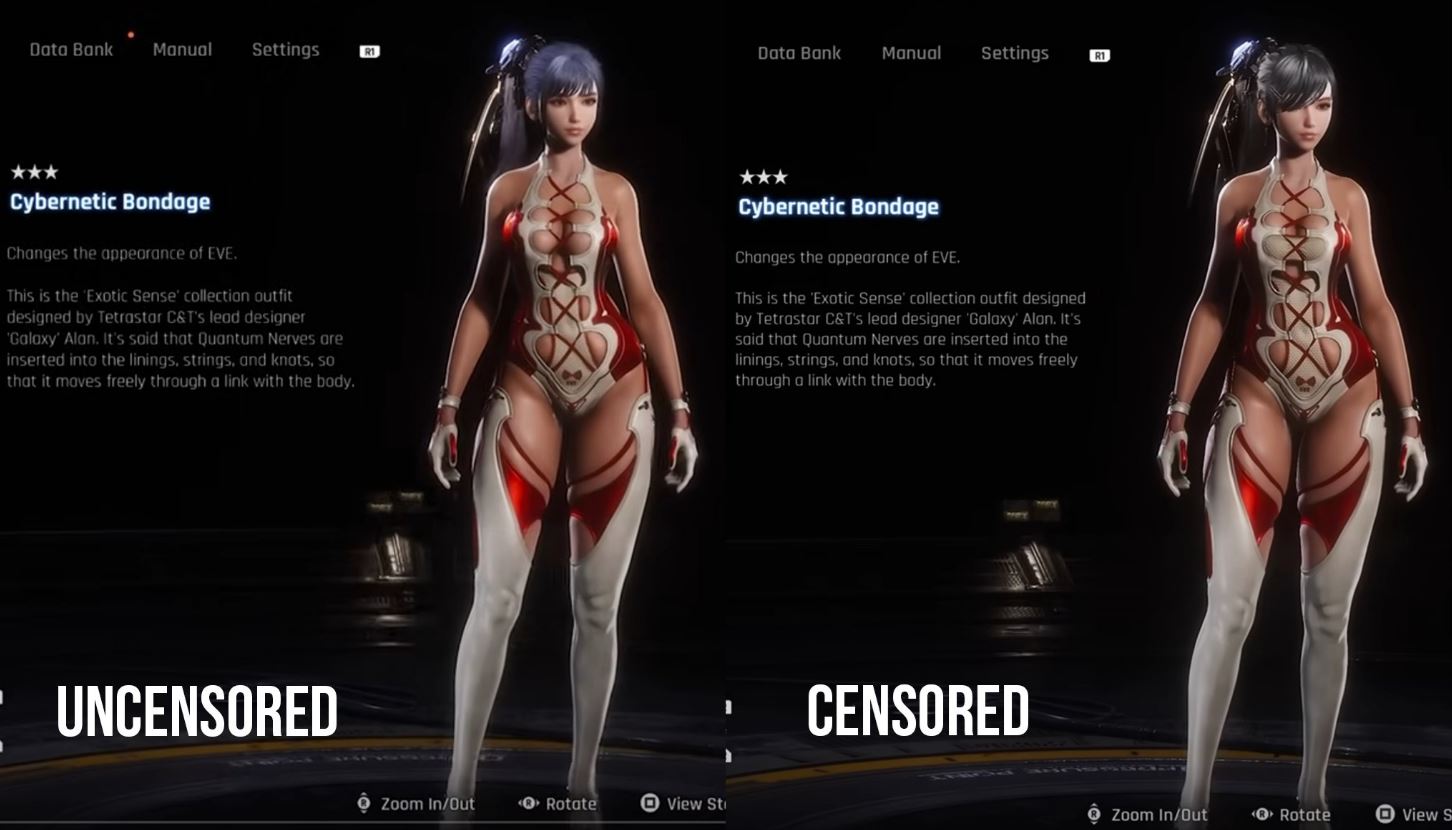Switch to Manual tab in the uncensored screenshot
This screenshot has height=830, width=1452.
point(182,49)
